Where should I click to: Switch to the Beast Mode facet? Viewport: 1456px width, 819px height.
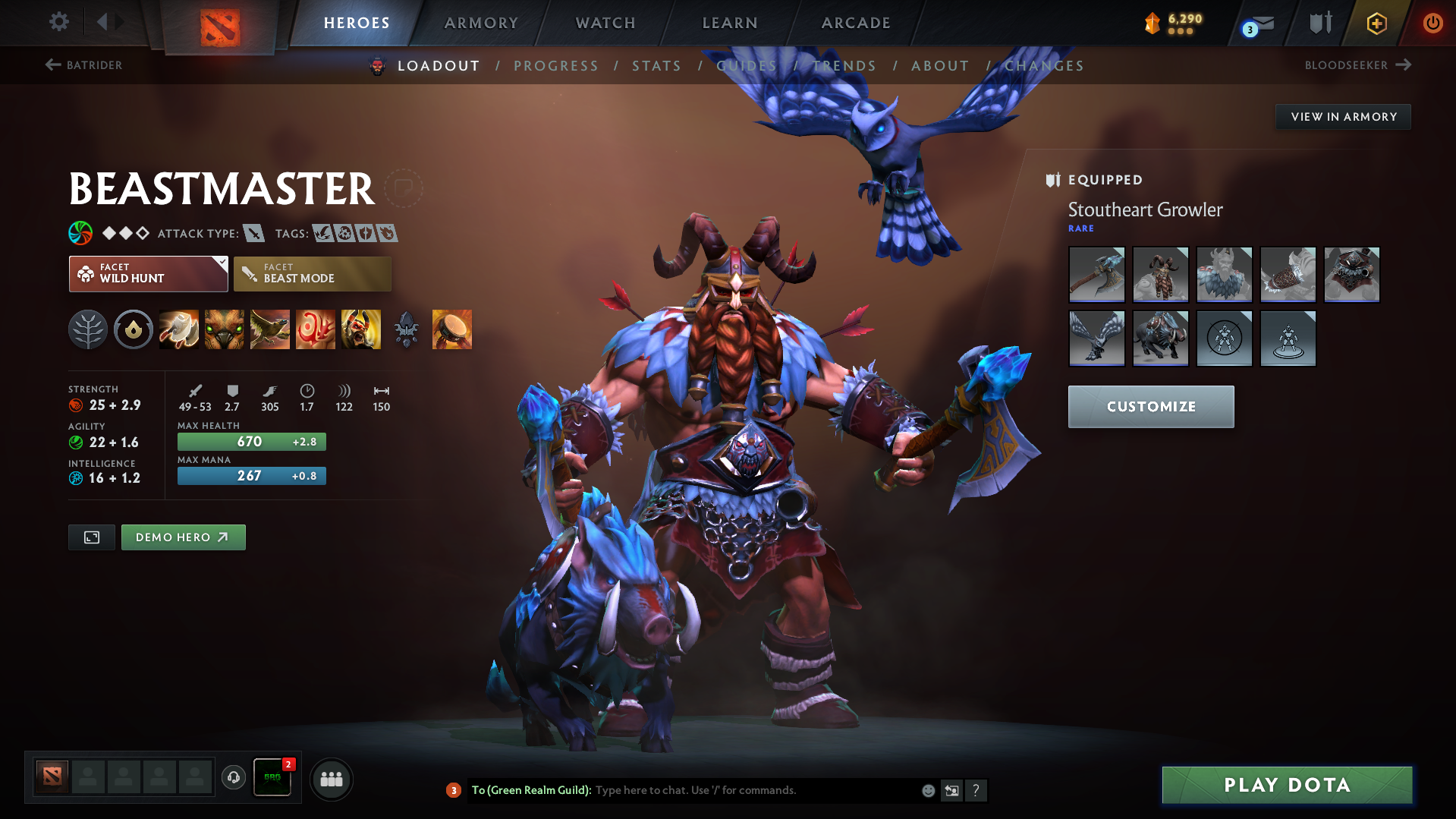click(x=312, y=273)
